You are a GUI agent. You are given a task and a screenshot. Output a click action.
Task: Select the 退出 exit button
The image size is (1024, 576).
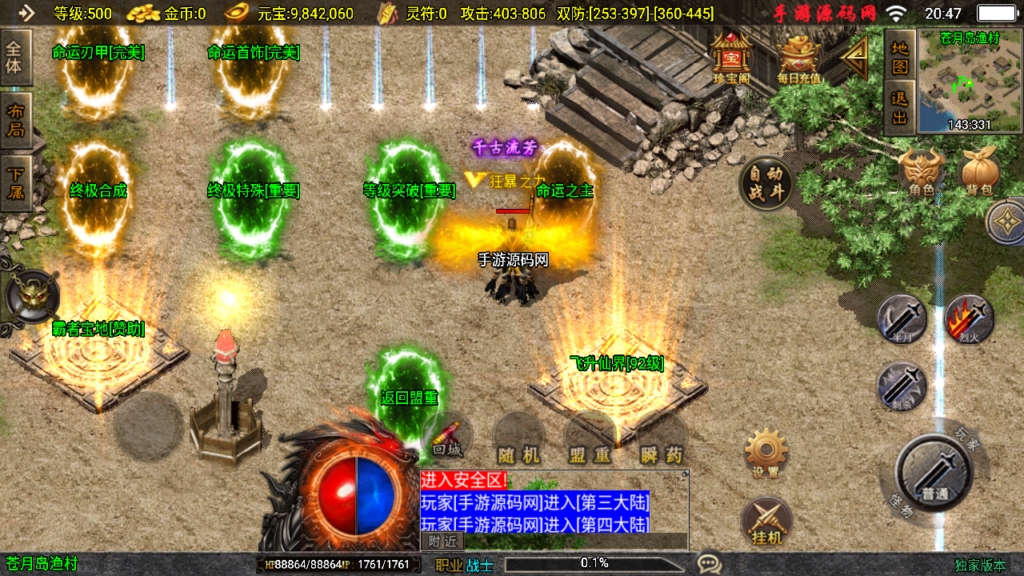[900, 107]
